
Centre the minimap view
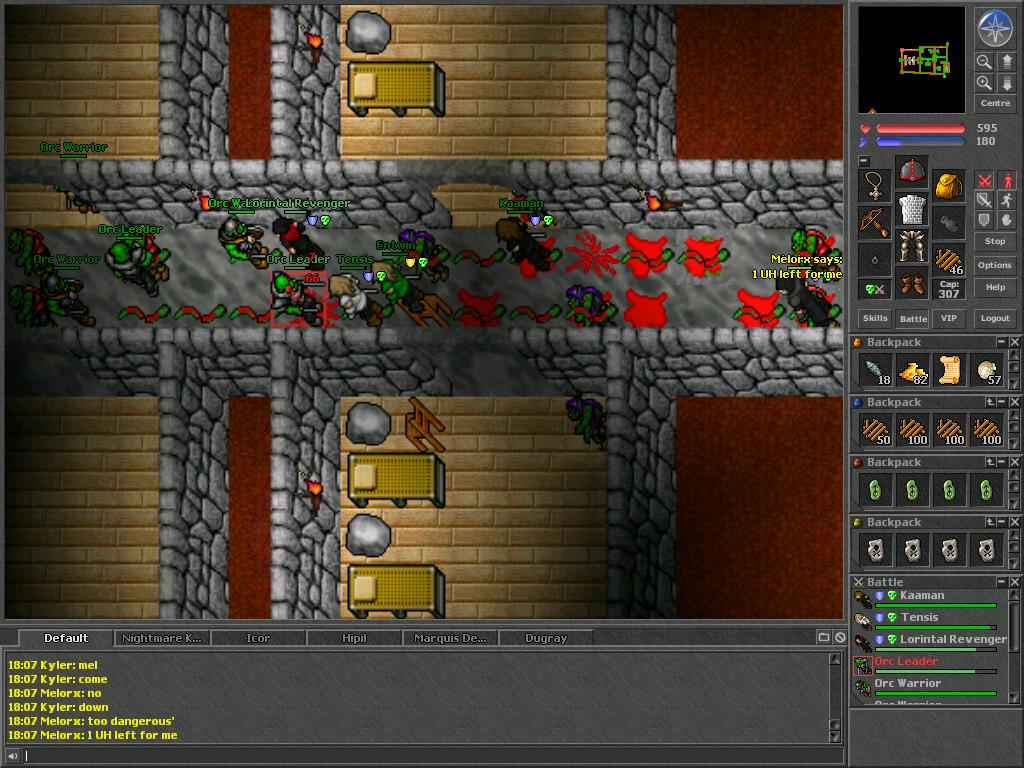click(x=995, y=104)
